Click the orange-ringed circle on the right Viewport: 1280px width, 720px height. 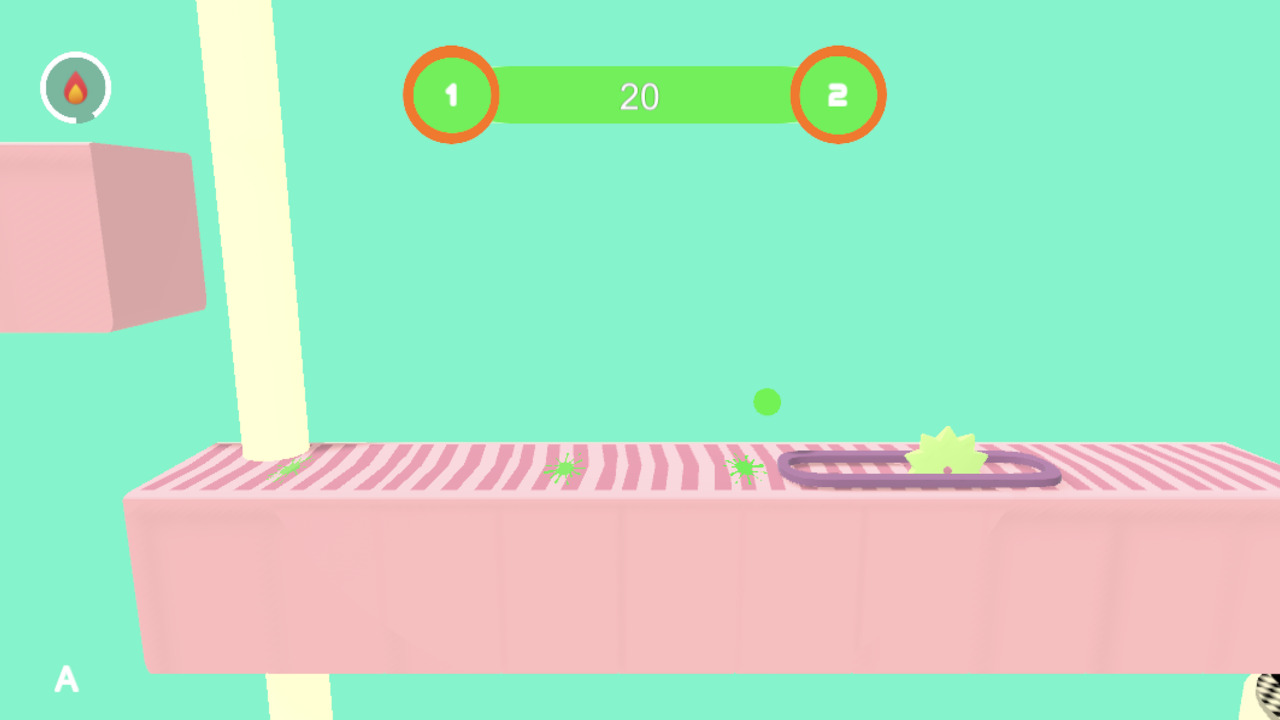[x=838, y=95]
